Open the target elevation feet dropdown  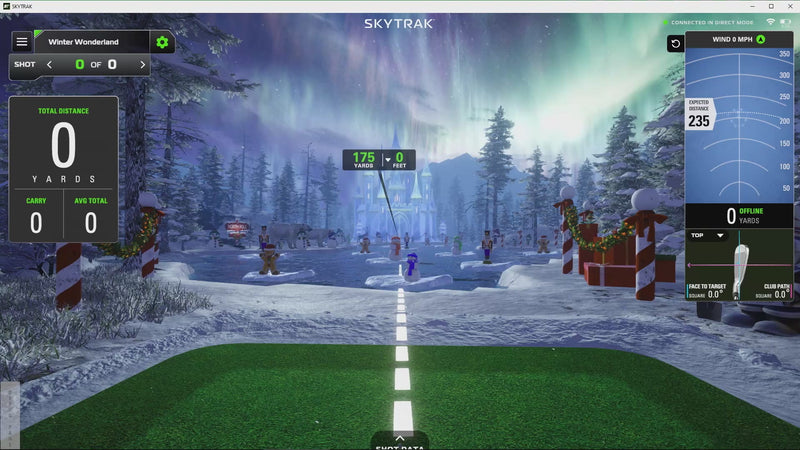(388, 160)
